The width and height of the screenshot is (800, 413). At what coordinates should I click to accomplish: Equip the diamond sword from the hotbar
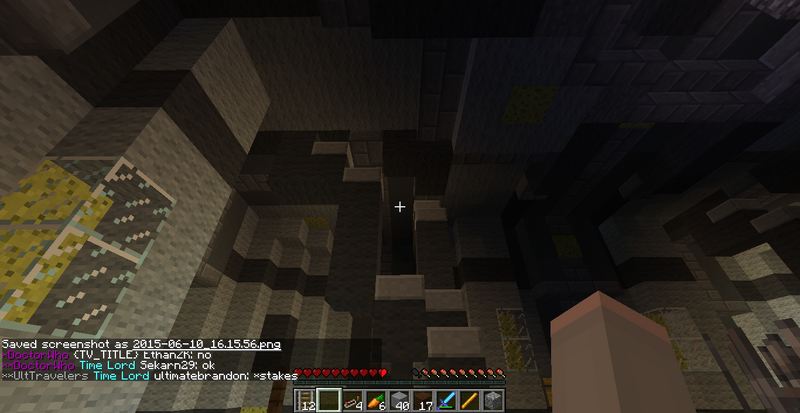point(447,401)
